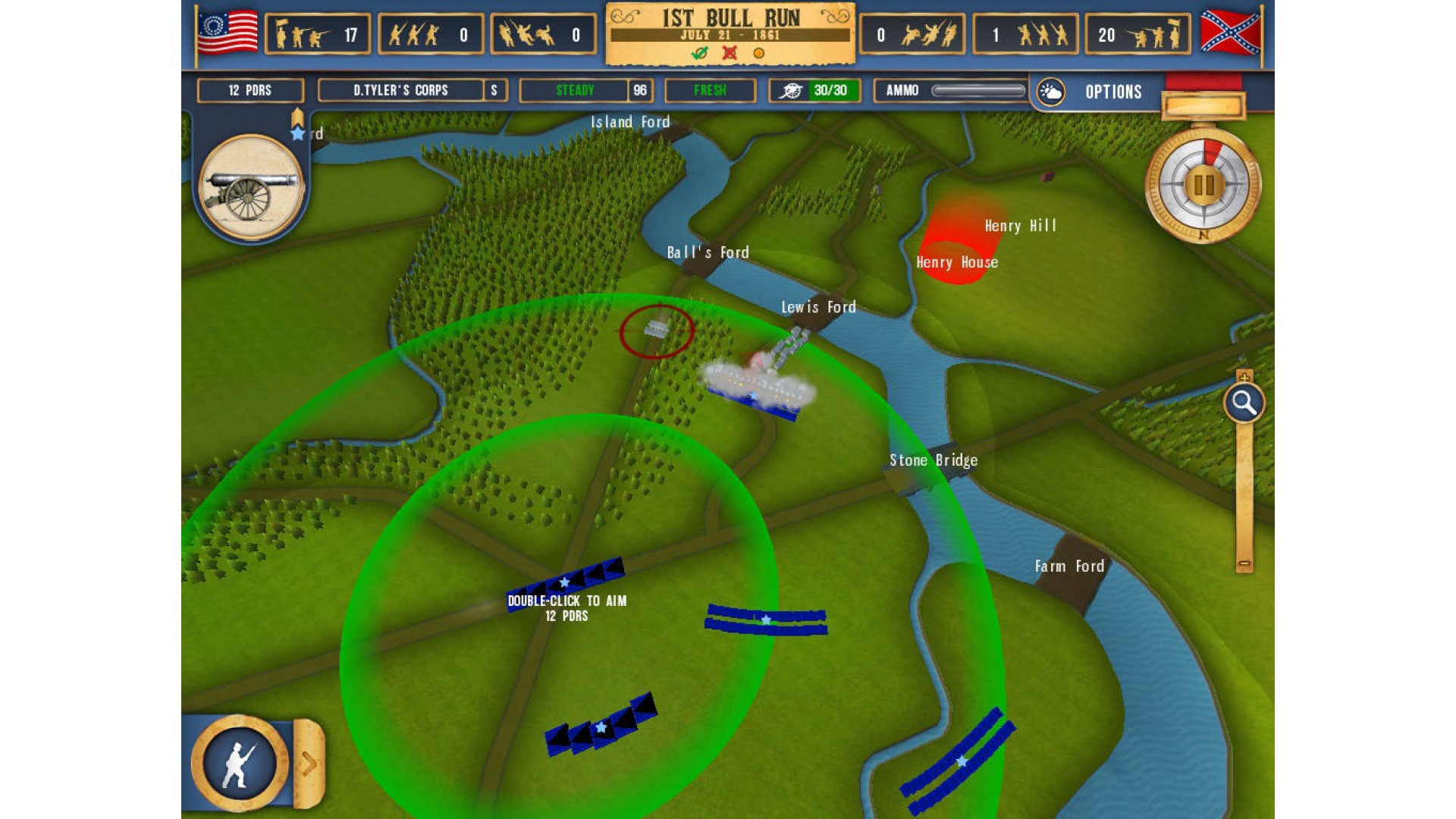
Task: Zoom in with the plus at the slider top
Action: [1244, 376]
